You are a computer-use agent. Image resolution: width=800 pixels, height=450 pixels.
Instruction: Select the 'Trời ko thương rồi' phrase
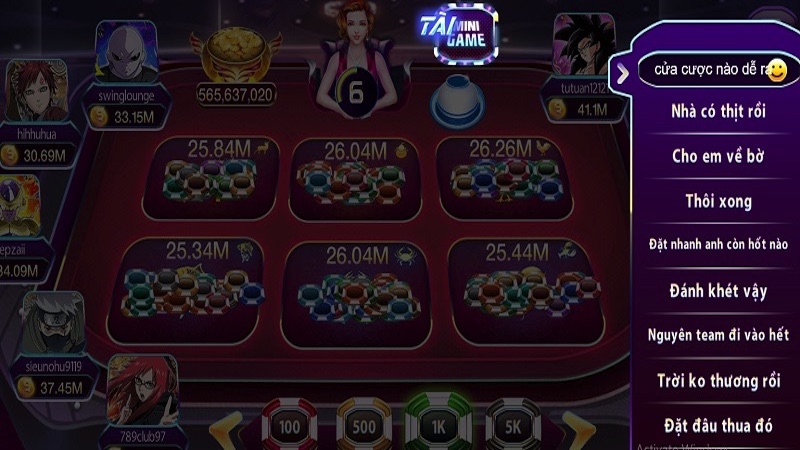tap(712, 381)
